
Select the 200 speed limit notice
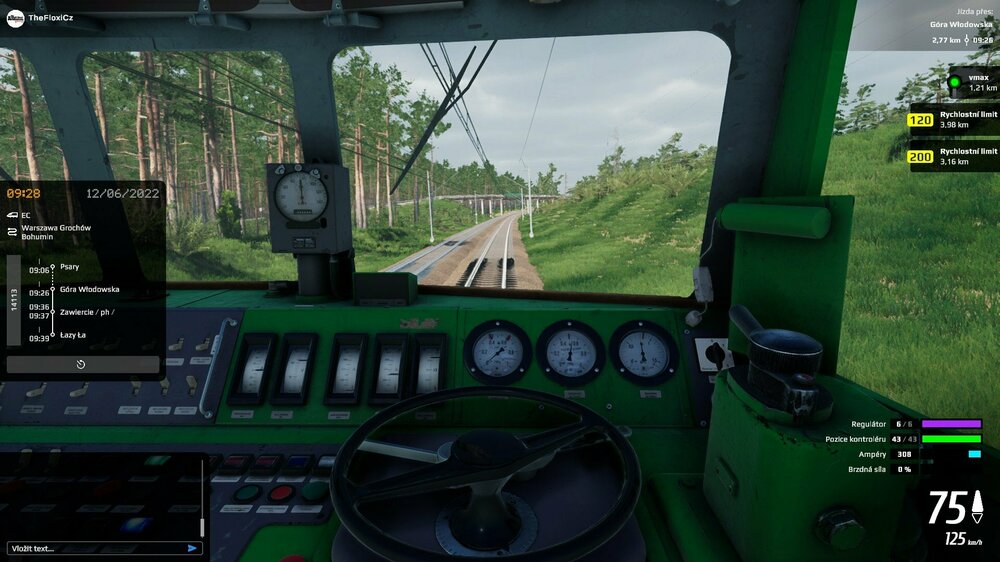pyautogui.click(x=920, y=156)
